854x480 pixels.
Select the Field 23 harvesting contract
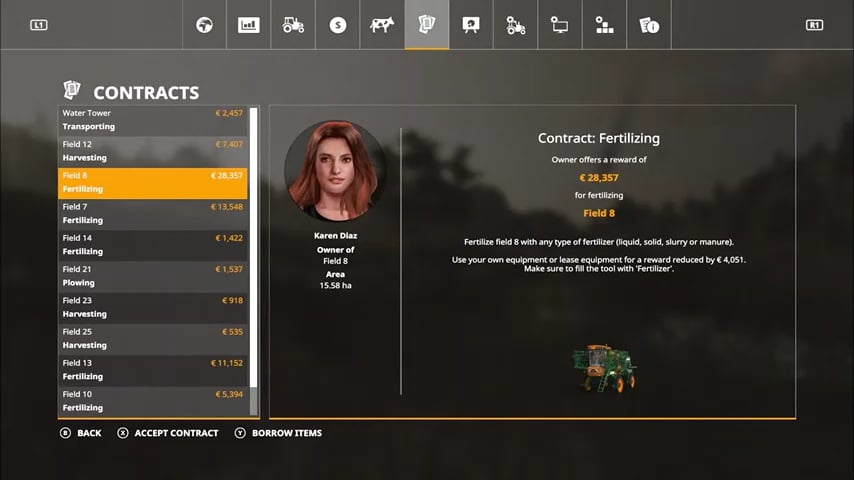coord(152,307)
